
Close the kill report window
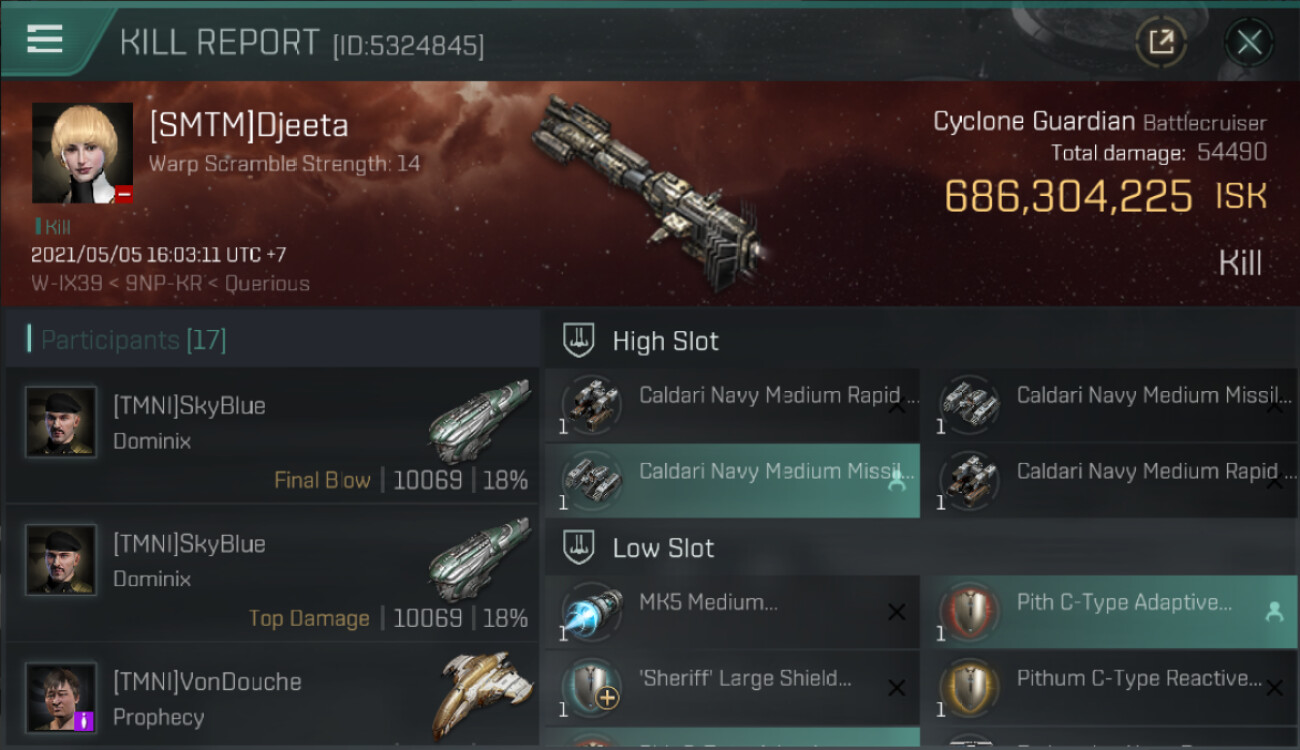1249,42
